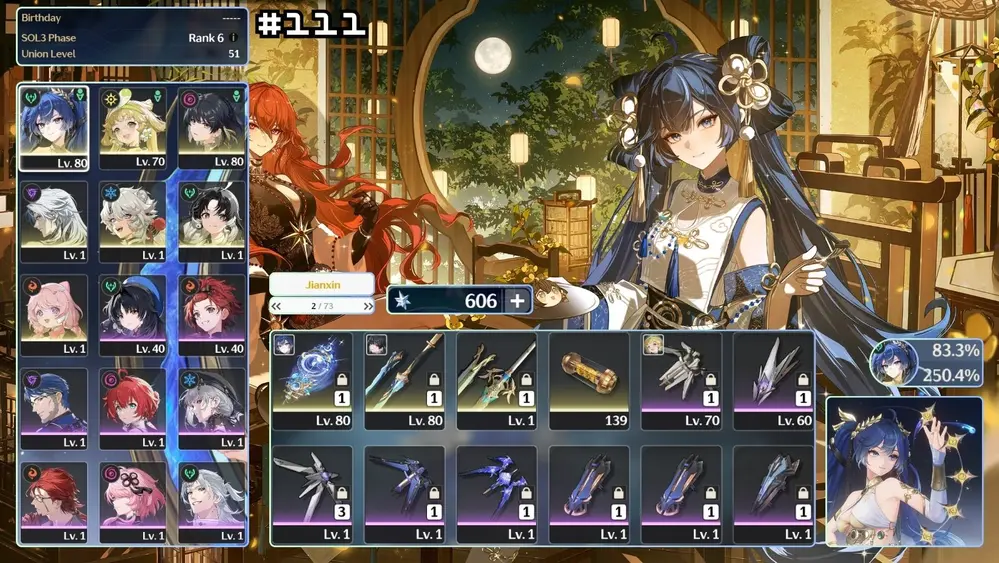Screen dimensions: 999x563
Task: Choose the Lv. 70 gauntlets weapon slot
Action: point(681,380)
